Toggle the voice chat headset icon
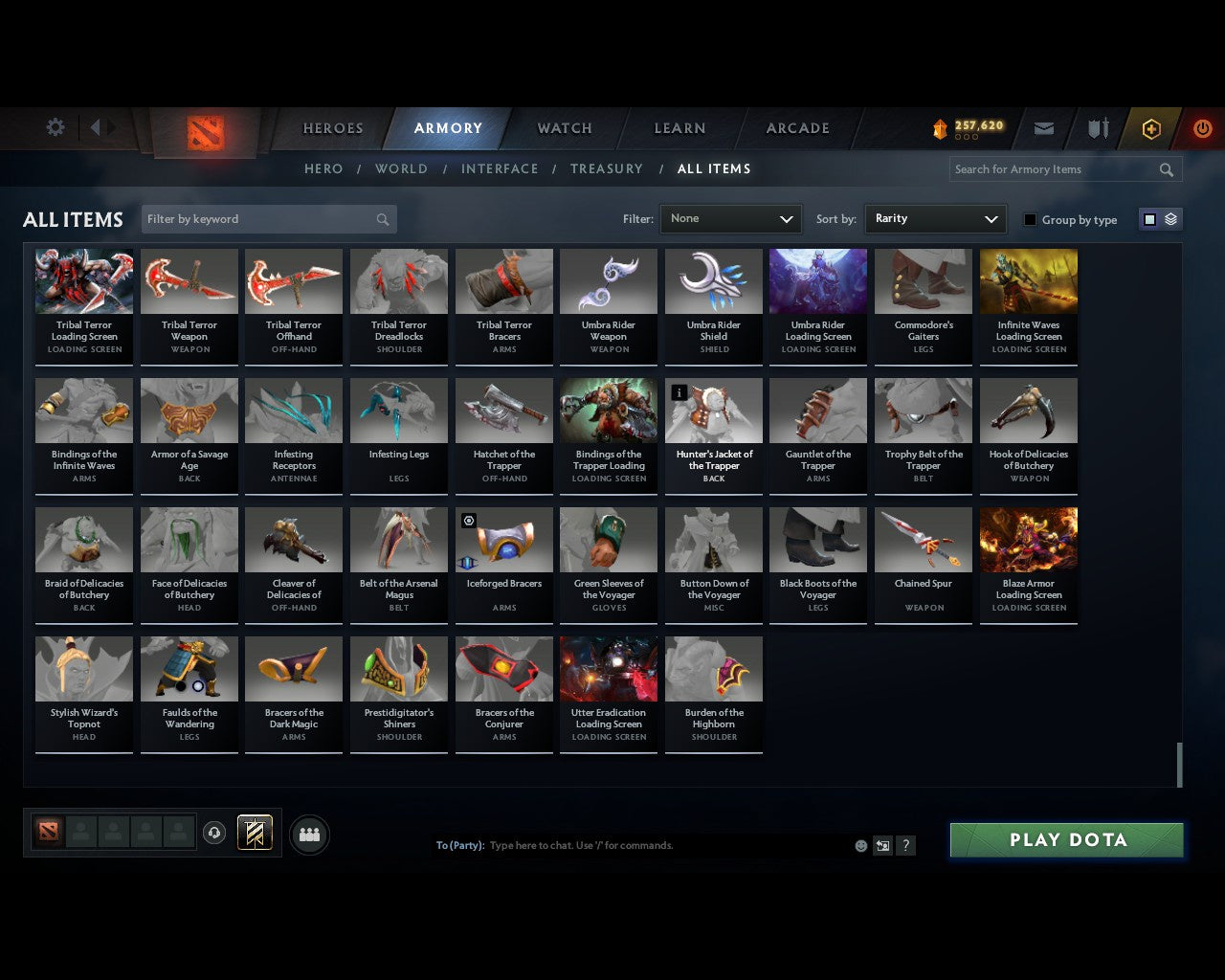The height and width of the screenshot is (980, 1225). (x=214, y=832)
